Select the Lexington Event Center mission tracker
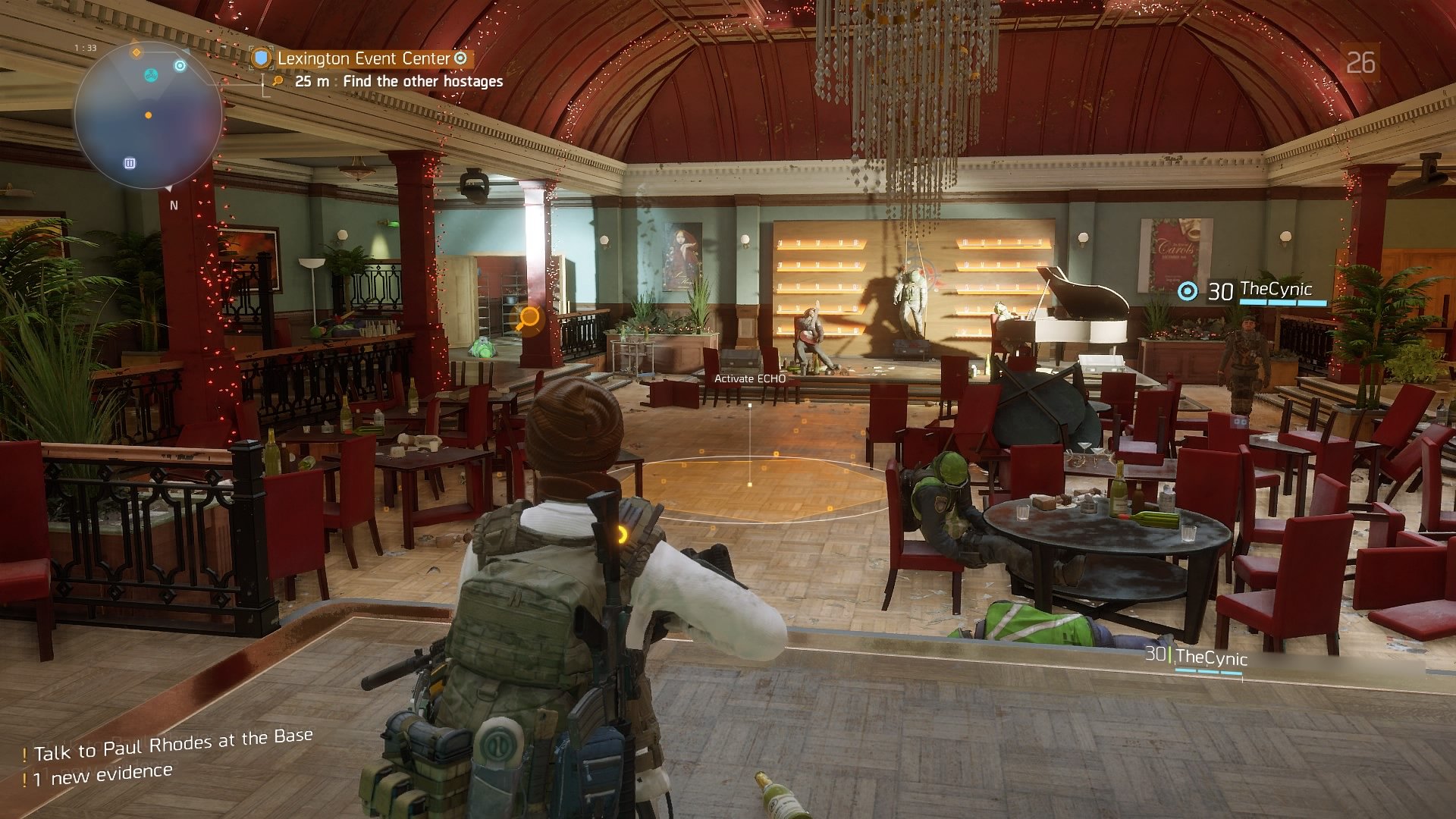1456x819 pixels. [x=363, y=58]
